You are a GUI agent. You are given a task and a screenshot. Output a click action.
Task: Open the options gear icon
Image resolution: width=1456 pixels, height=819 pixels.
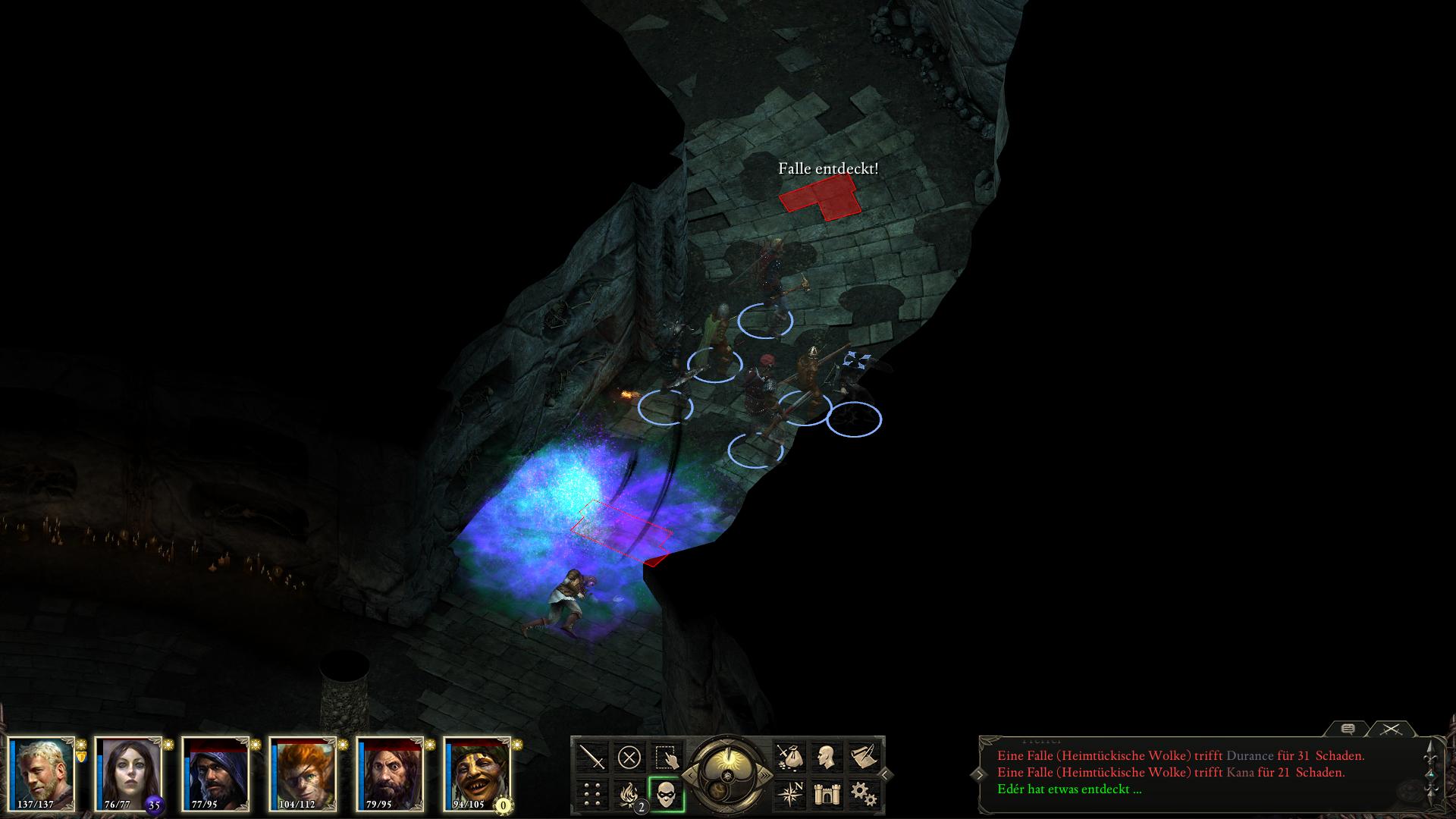point(864,794)
